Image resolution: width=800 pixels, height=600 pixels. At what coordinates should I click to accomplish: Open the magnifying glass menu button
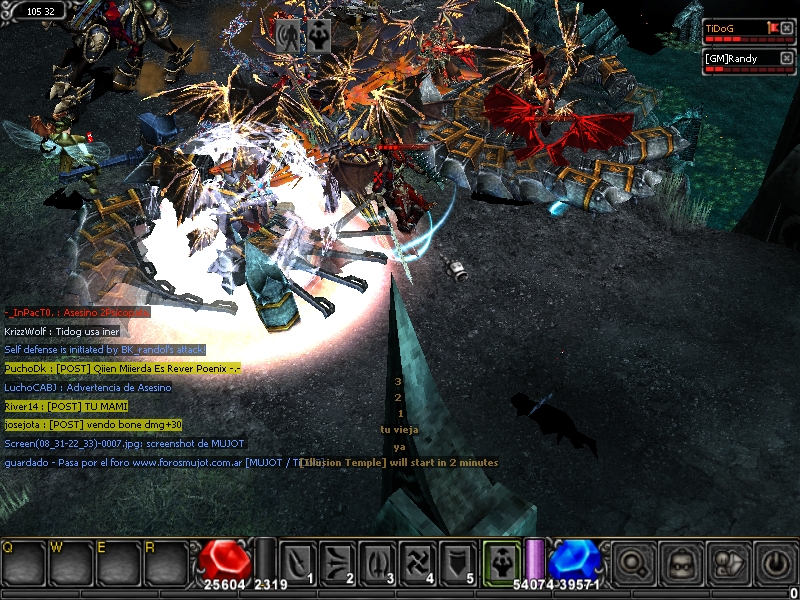(633, 563)
